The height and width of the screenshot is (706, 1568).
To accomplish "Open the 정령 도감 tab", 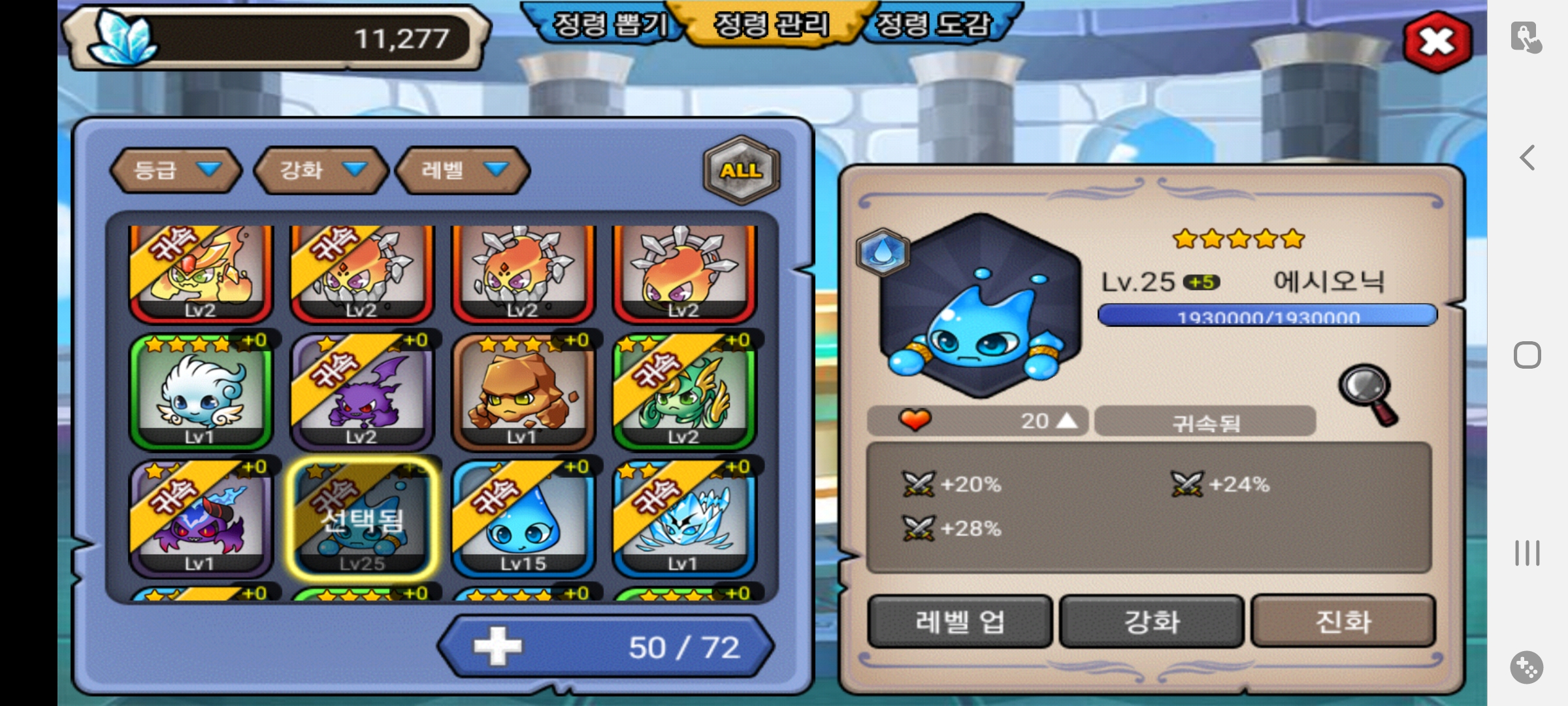I will pyautogui.click(x=934, y=25).
